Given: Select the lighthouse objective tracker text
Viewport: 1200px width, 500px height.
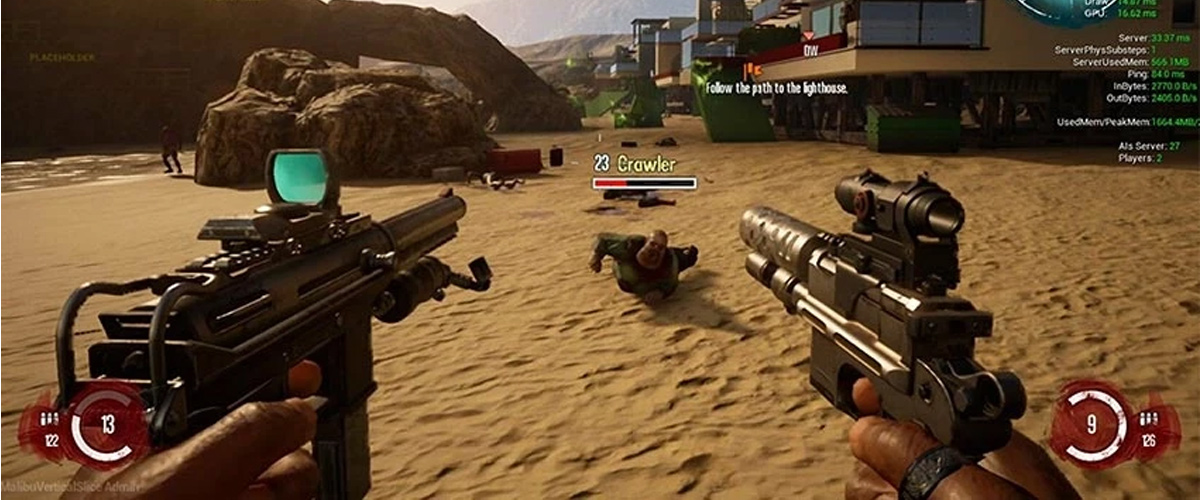Looking at the screenshot, I should point(777,88).
